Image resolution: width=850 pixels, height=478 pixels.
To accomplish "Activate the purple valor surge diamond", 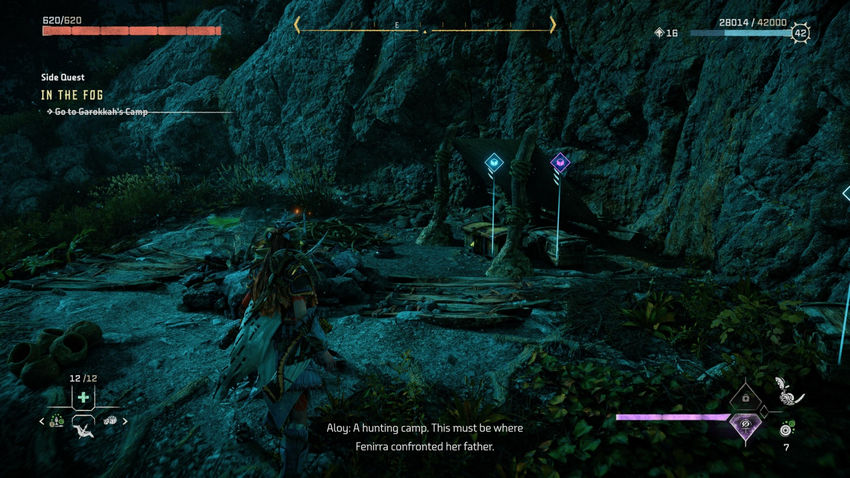I will [745, 426].
